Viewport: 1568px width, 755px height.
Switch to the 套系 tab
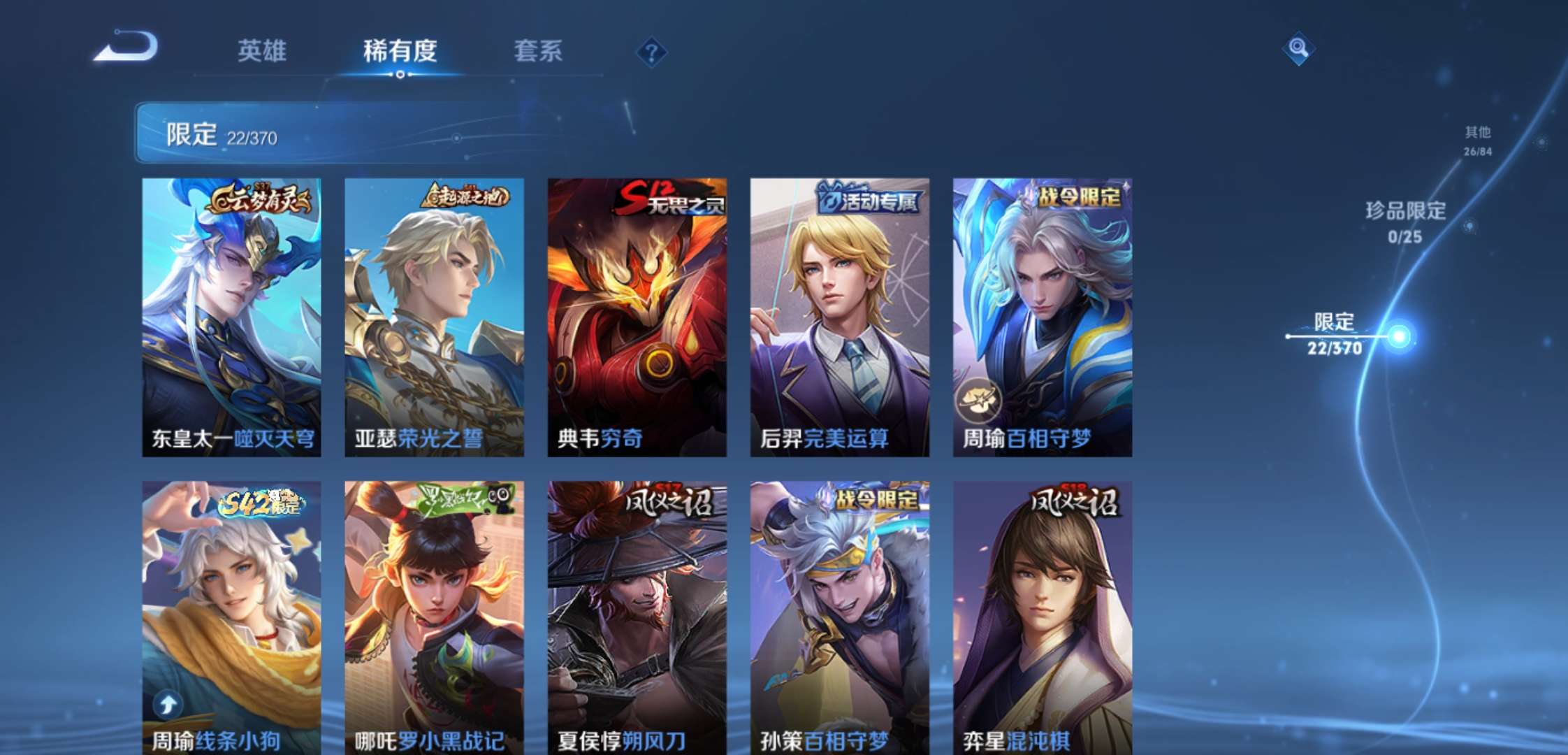(x=540, y=52)
